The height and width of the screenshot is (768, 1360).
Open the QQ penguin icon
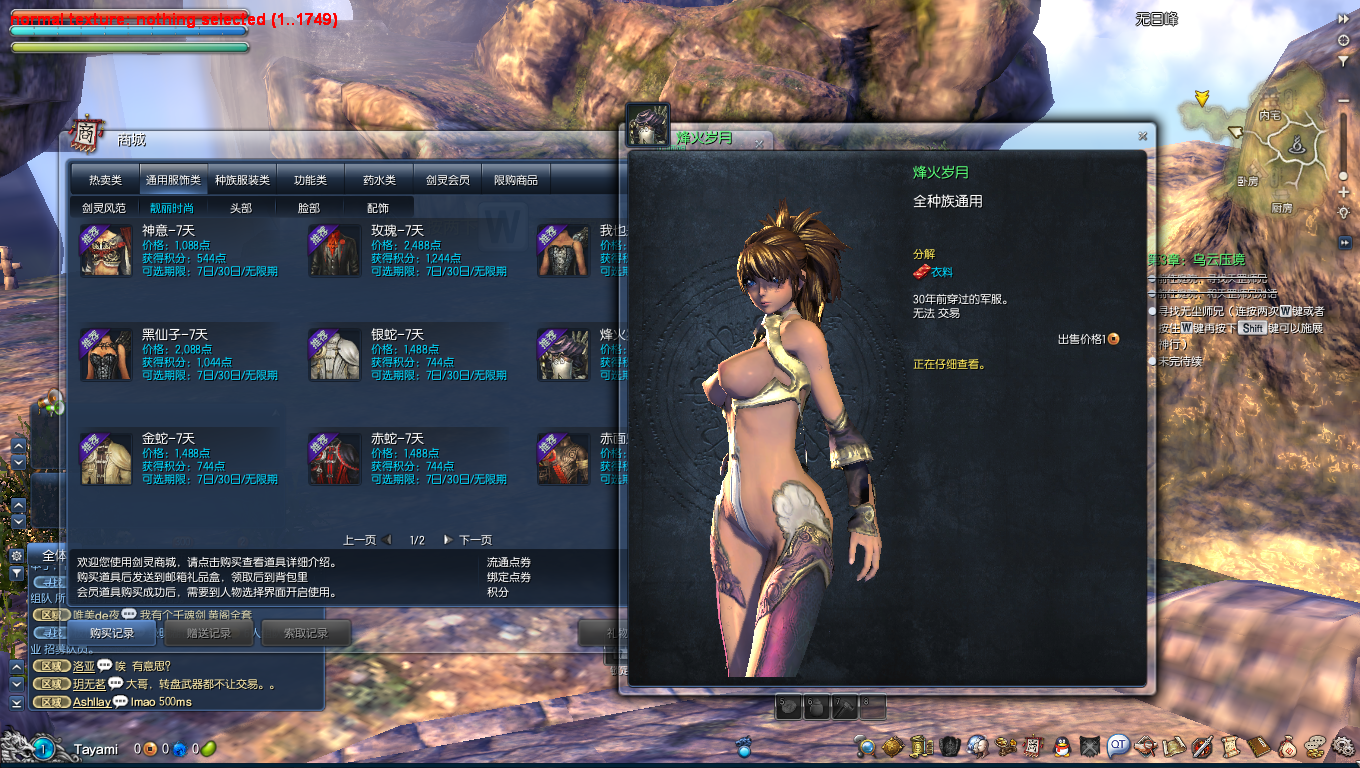(1062, 745)
